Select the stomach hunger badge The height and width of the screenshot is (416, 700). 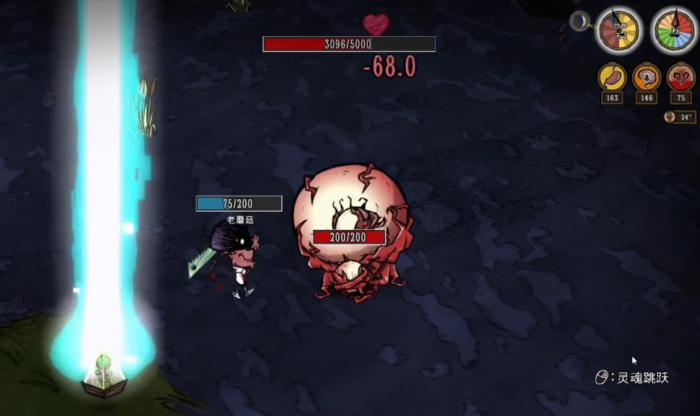click(x=611, y=76)
